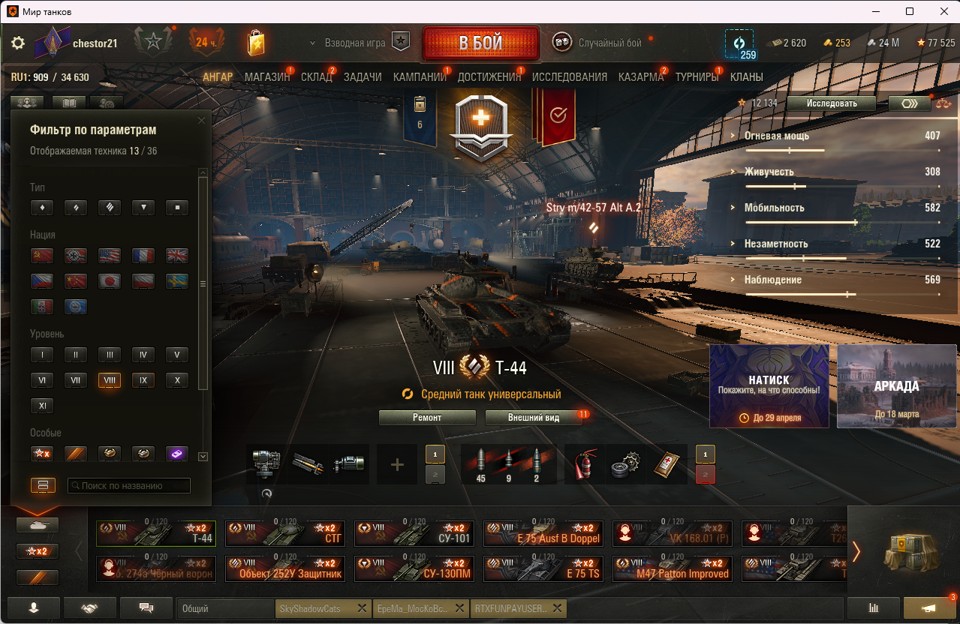
Task: Maximize the Мир танков window
Action: [x=909, y=11]
